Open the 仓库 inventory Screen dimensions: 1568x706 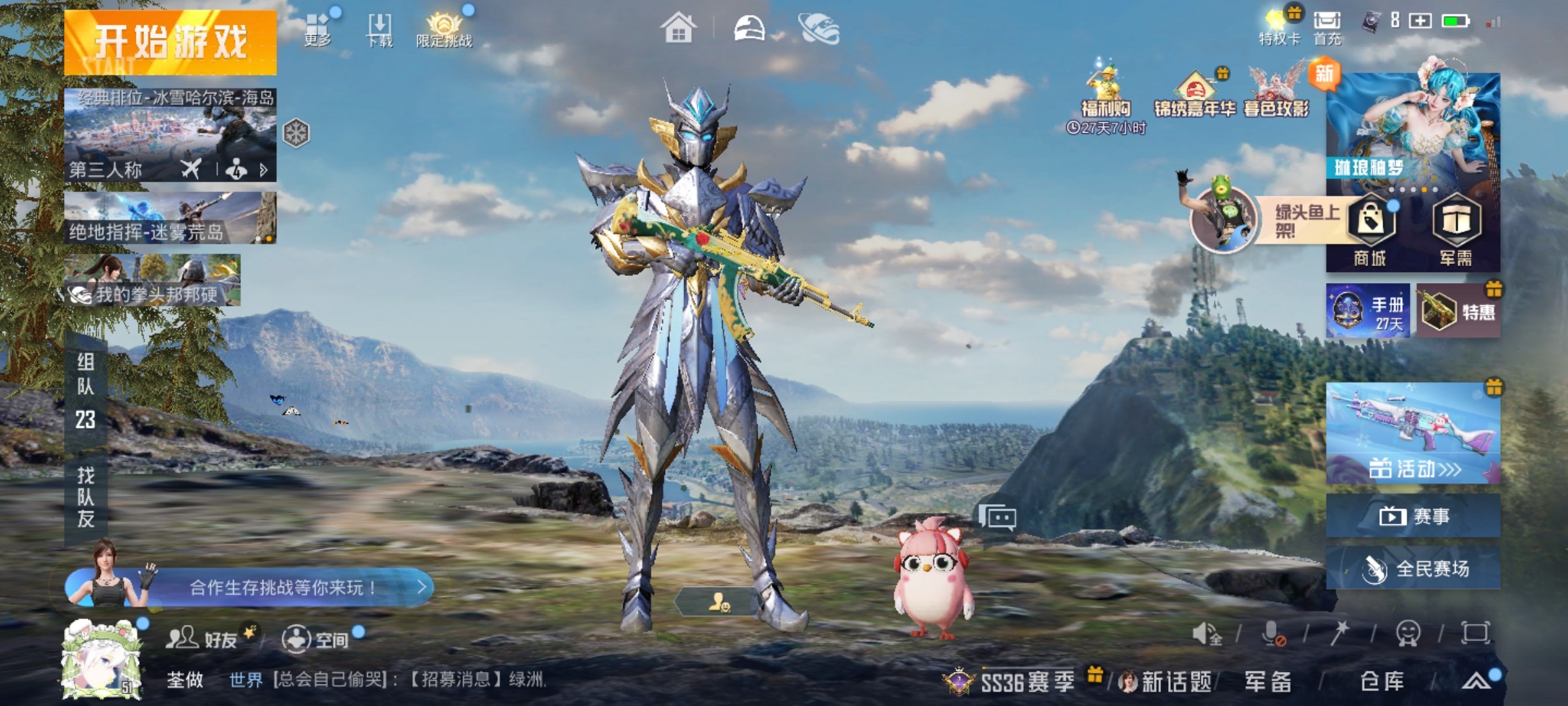(x=1381, y=681)
